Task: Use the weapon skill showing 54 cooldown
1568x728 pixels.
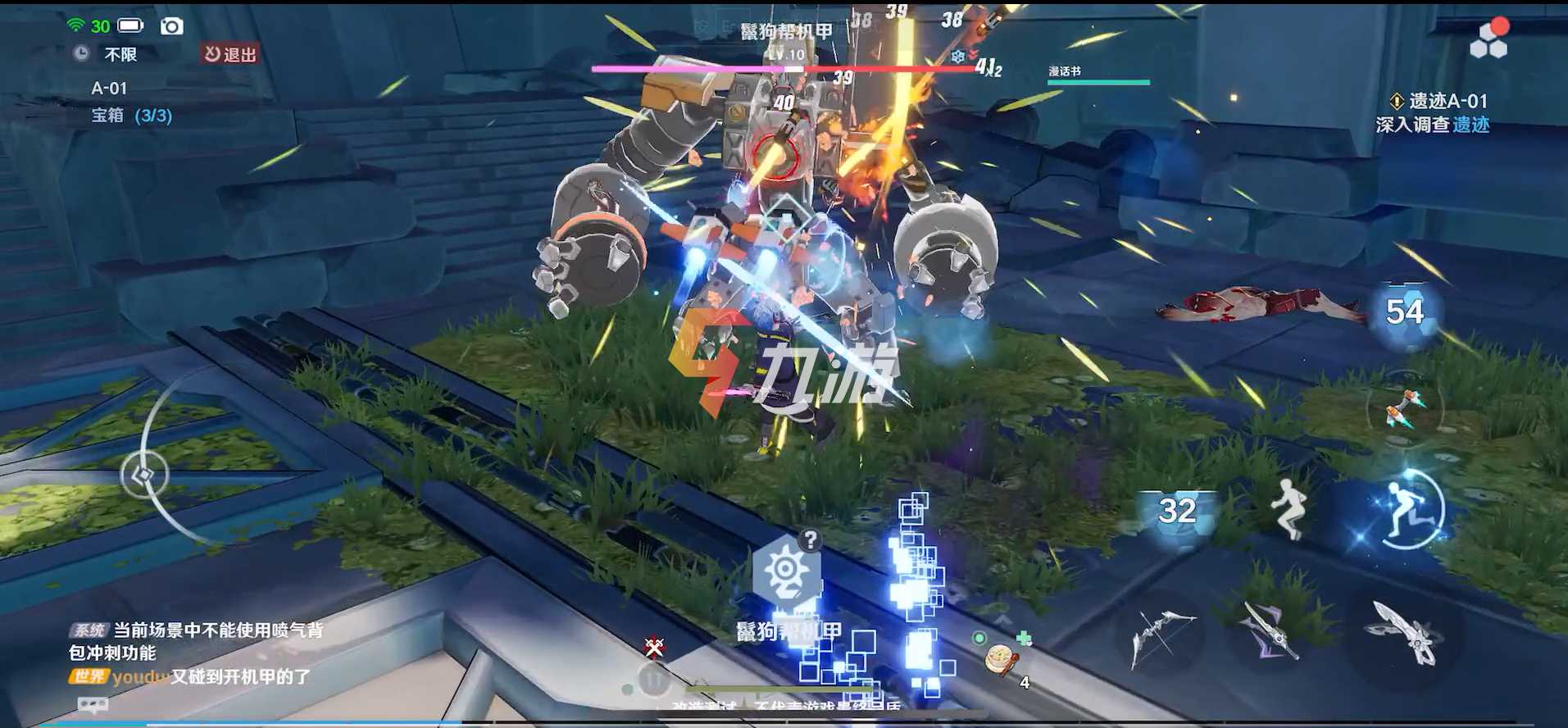Action: point(1404,312)
